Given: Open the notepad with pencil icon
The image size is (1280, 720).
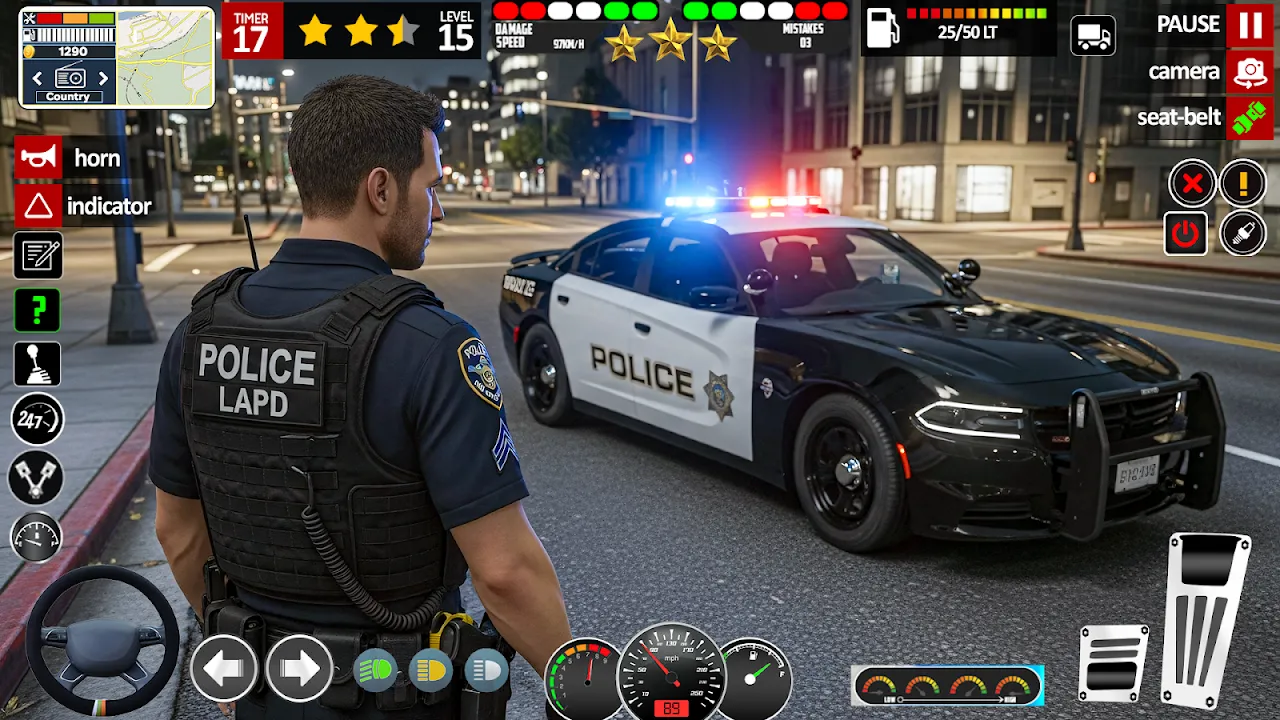Looking at the screenshot, I should [38, 255].
